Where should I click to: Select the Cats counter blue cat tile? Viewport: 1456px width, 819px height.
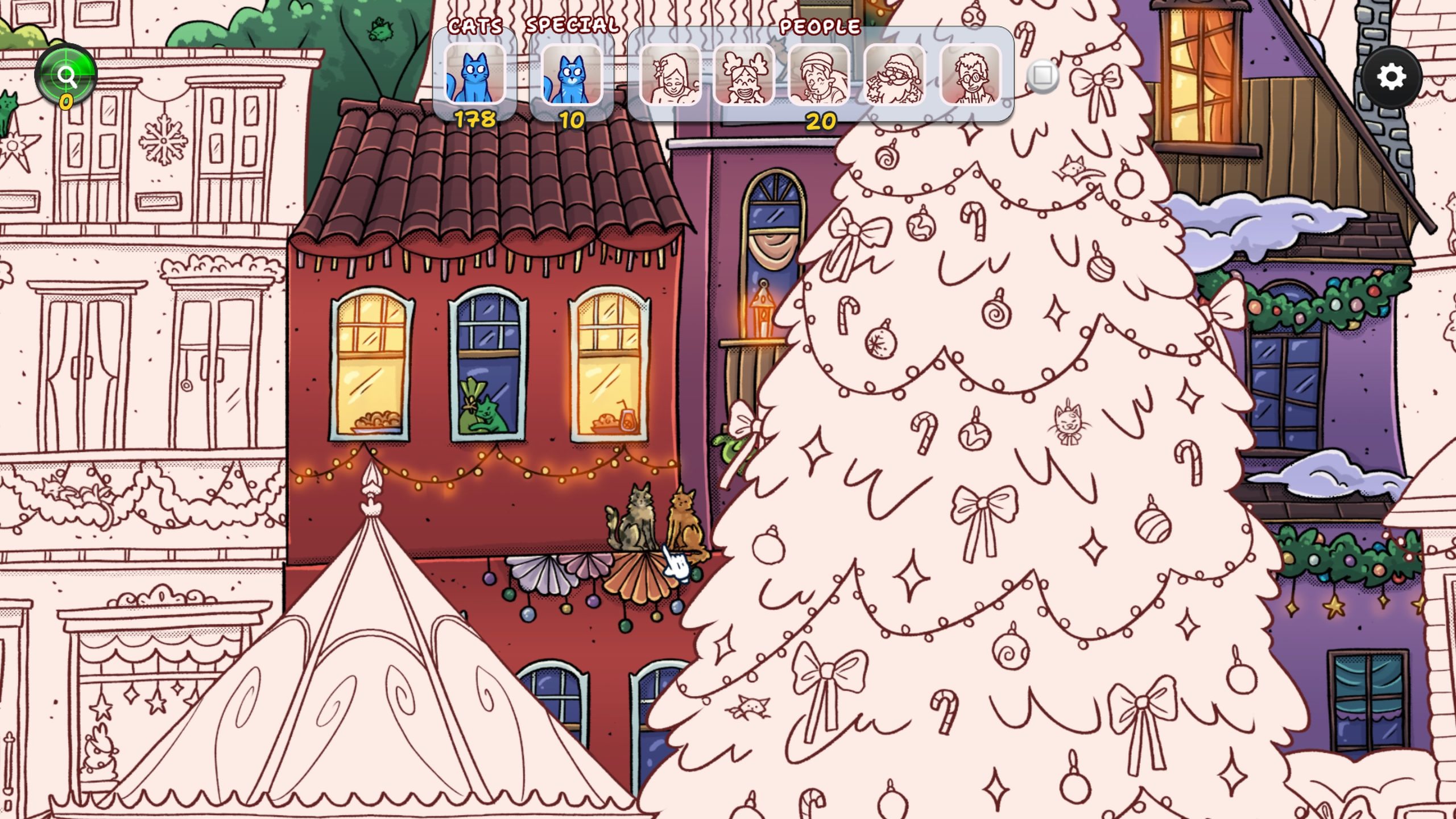point(474,75)
